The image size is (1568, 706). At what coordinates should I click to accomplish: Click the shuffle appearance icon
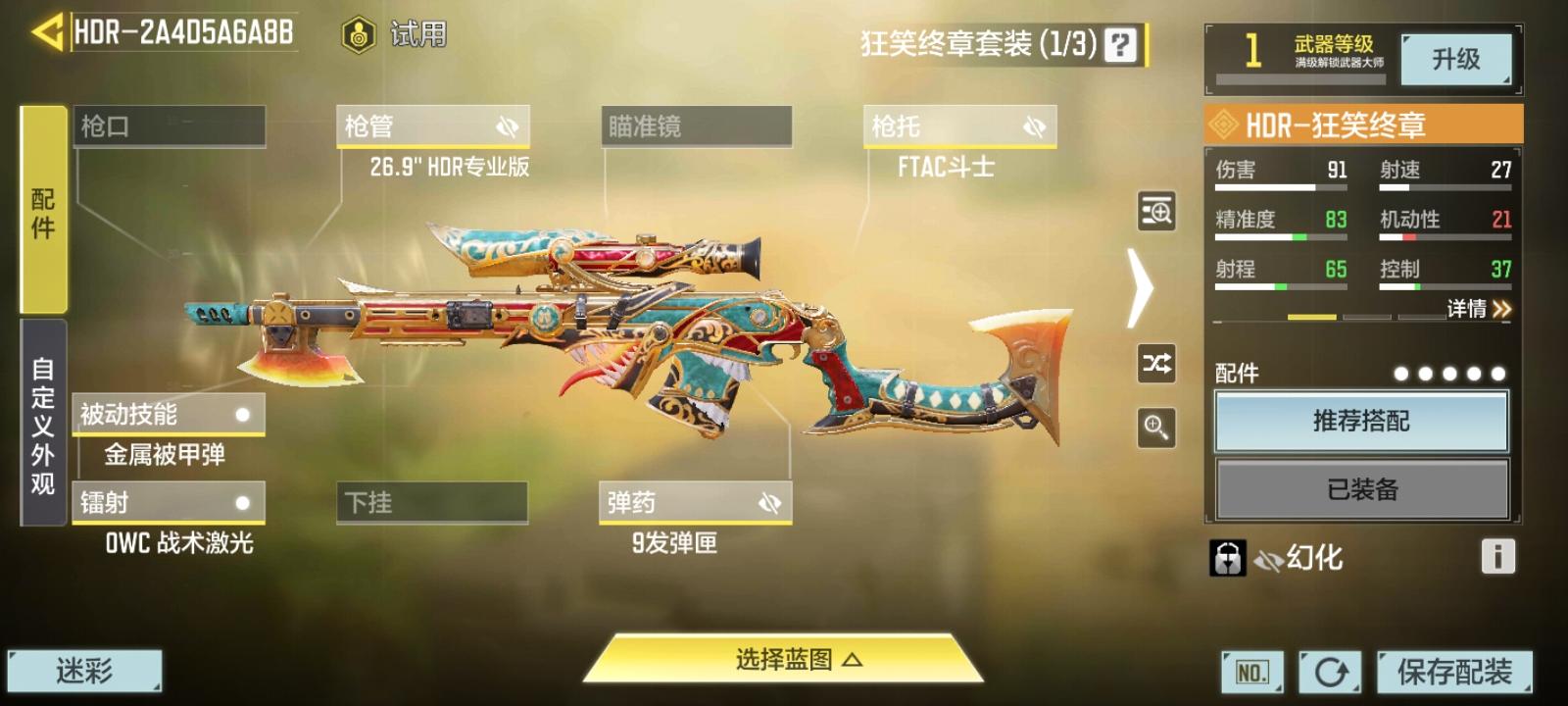coord(1155,365)
